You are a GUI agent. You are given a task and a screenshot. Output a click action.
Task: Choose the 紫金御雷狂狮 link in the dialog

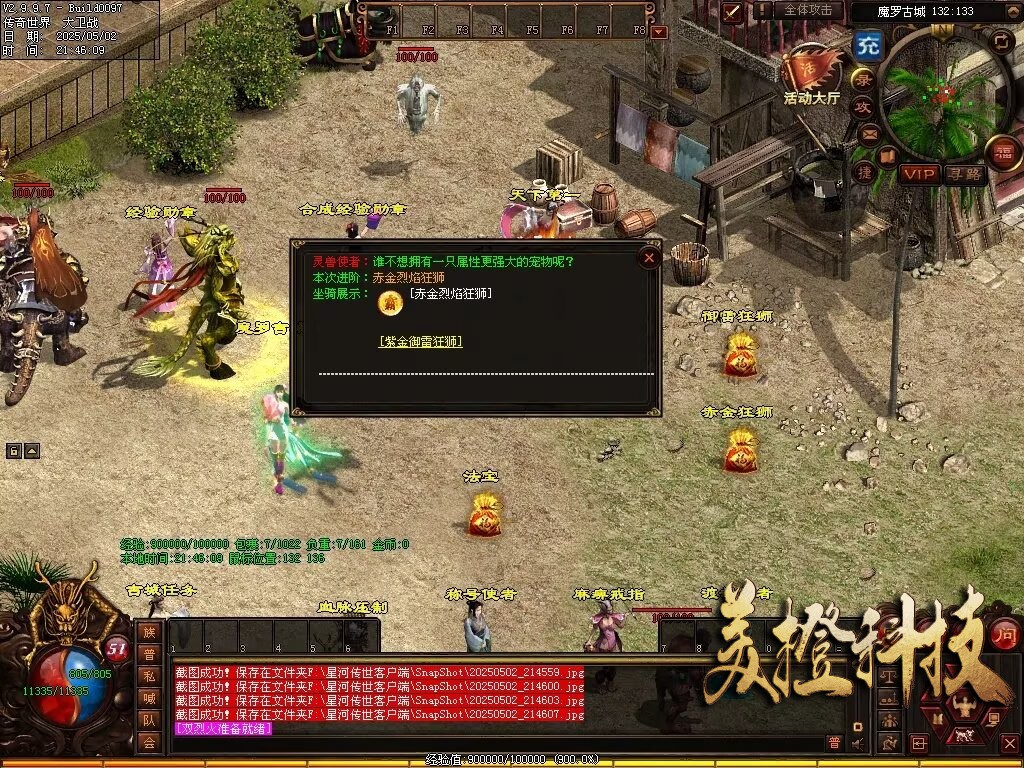[x=421, y=341]
